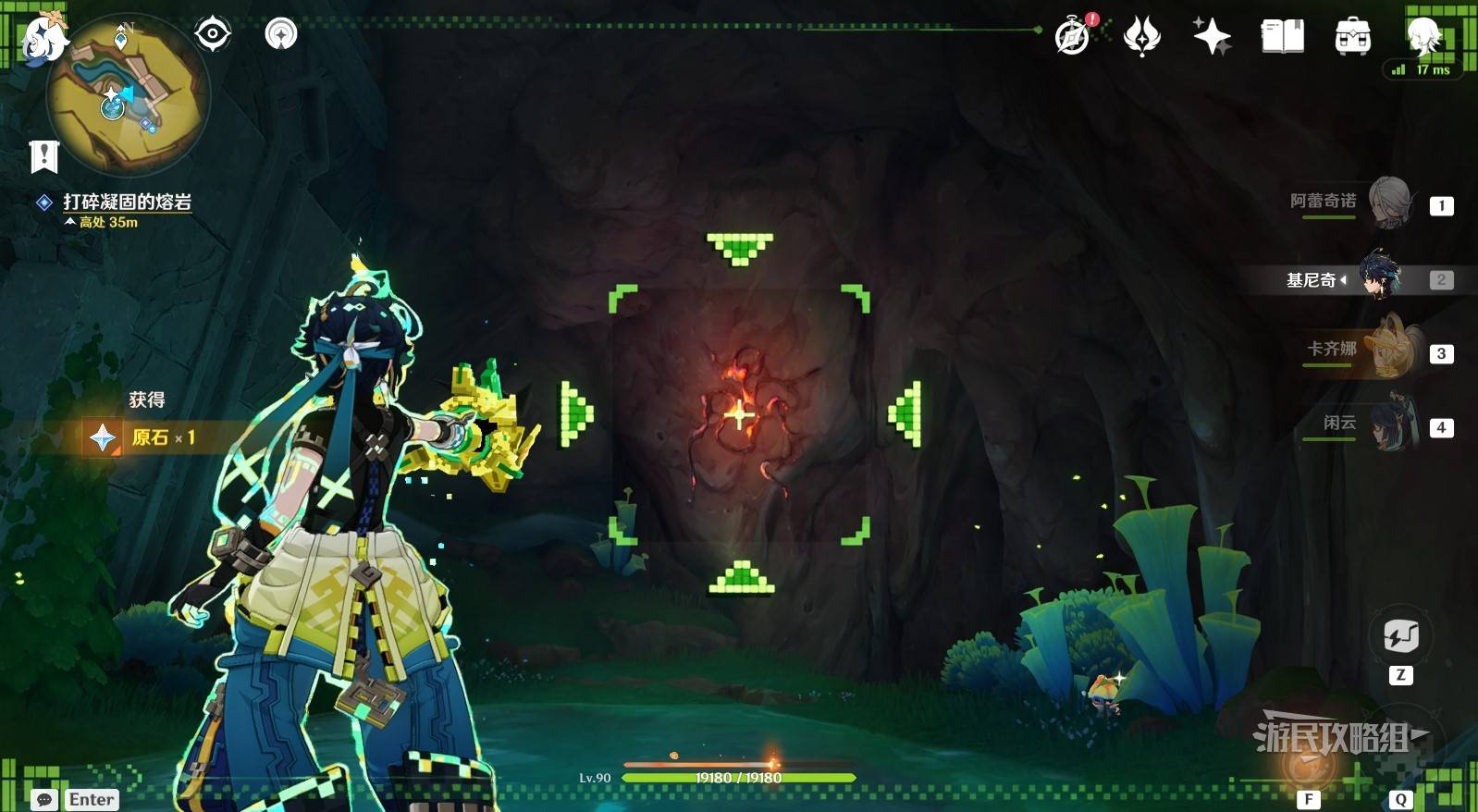Use the gadget icon above Z
Image resolution: width=1478 pixels, height=812 pixels.
click(1400, 636)
